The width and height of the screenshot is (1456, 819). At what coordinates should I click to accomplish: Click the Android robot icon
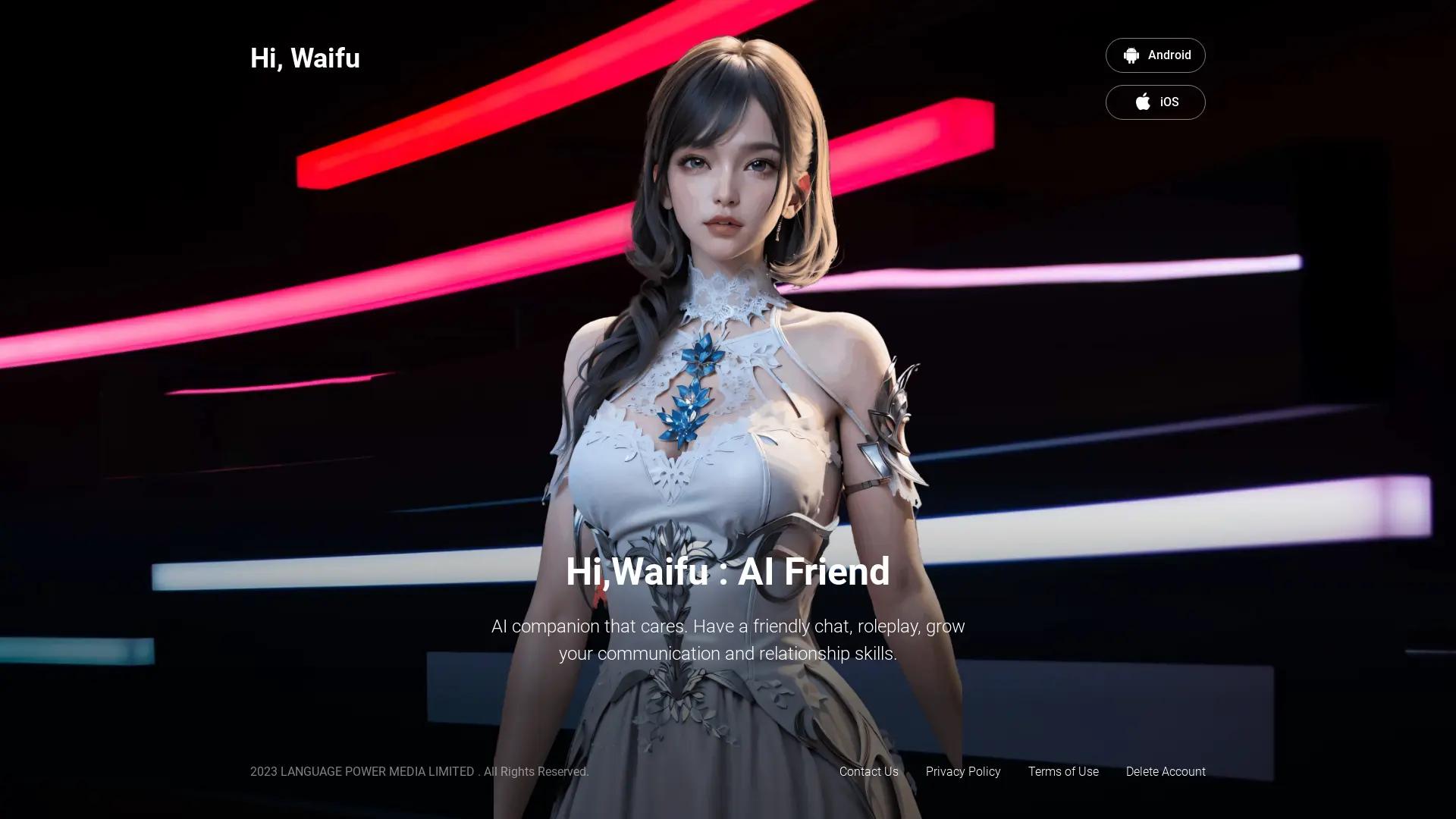click(1131, 55)
